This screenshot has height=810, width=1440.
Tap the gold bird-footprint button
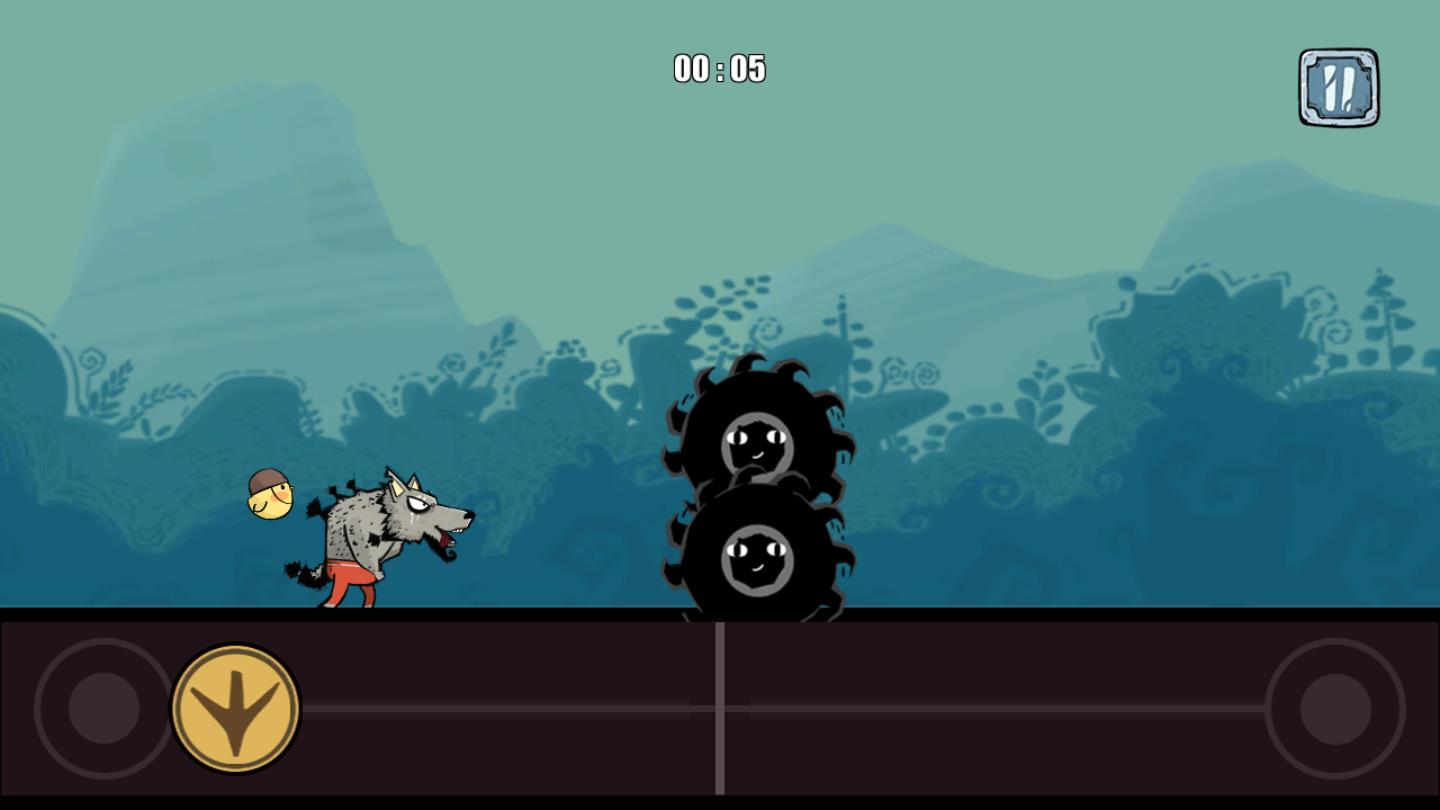pyautogui.click(x=236, y=708)
